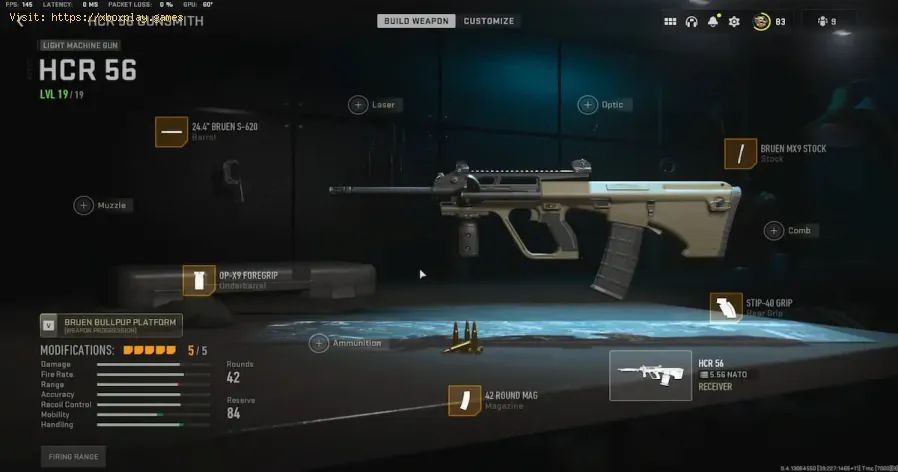Open the headset voice chat icon

pyautogui.click(x=691, y=21)
